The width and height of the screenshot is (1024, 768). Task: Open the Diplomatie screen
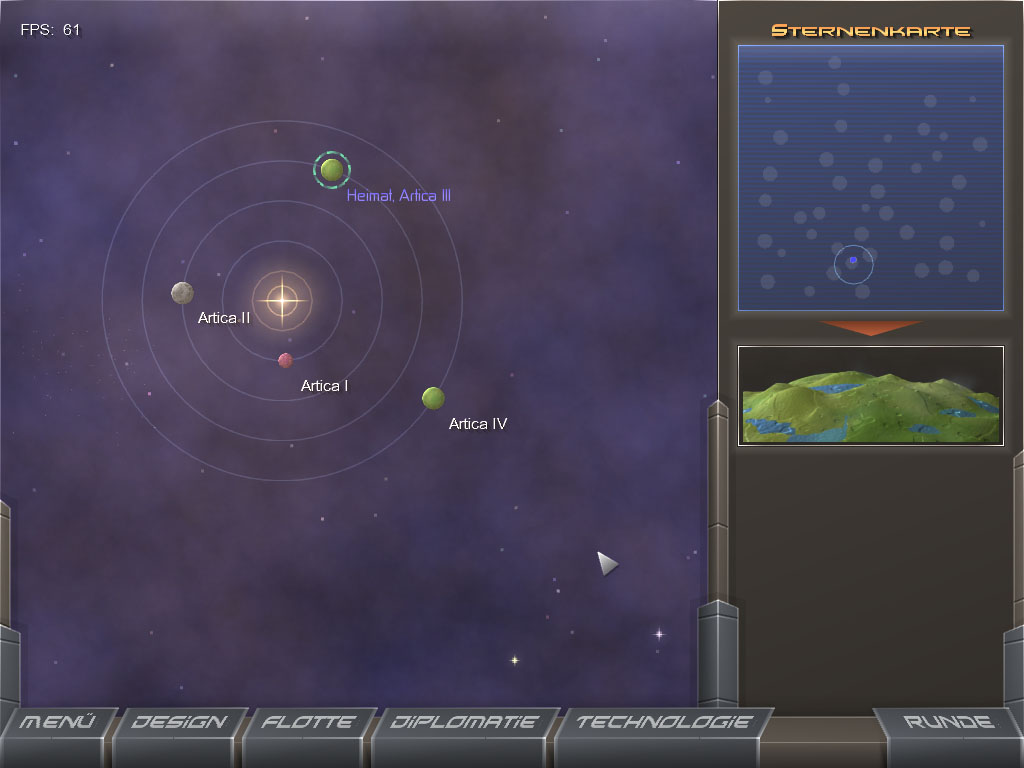463,723
